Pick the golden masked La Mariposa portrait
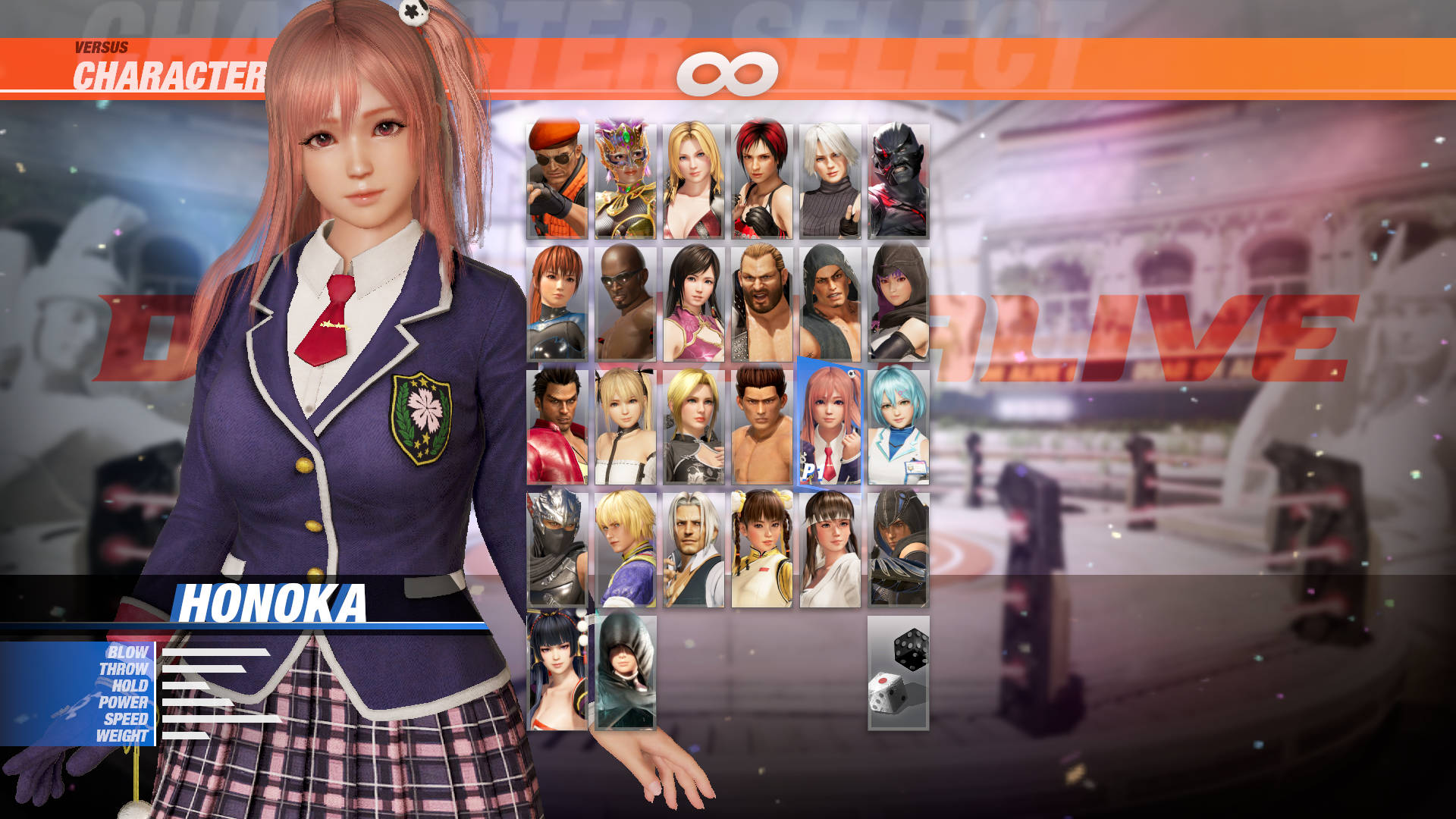 (626, 178)
